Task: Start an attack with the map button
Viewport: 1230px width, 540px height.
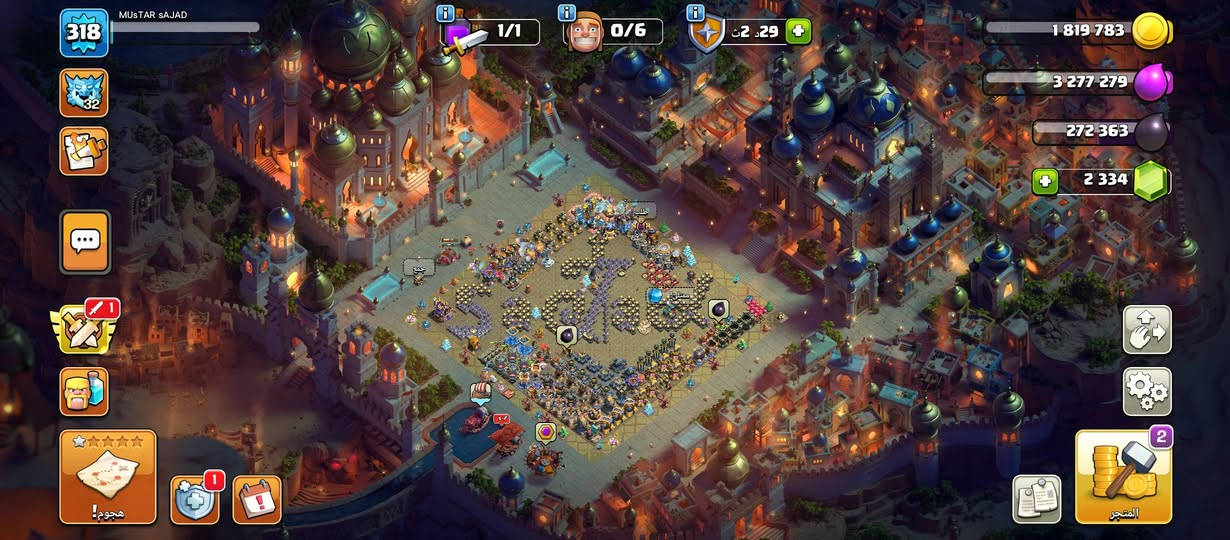Action: (107, 477)
